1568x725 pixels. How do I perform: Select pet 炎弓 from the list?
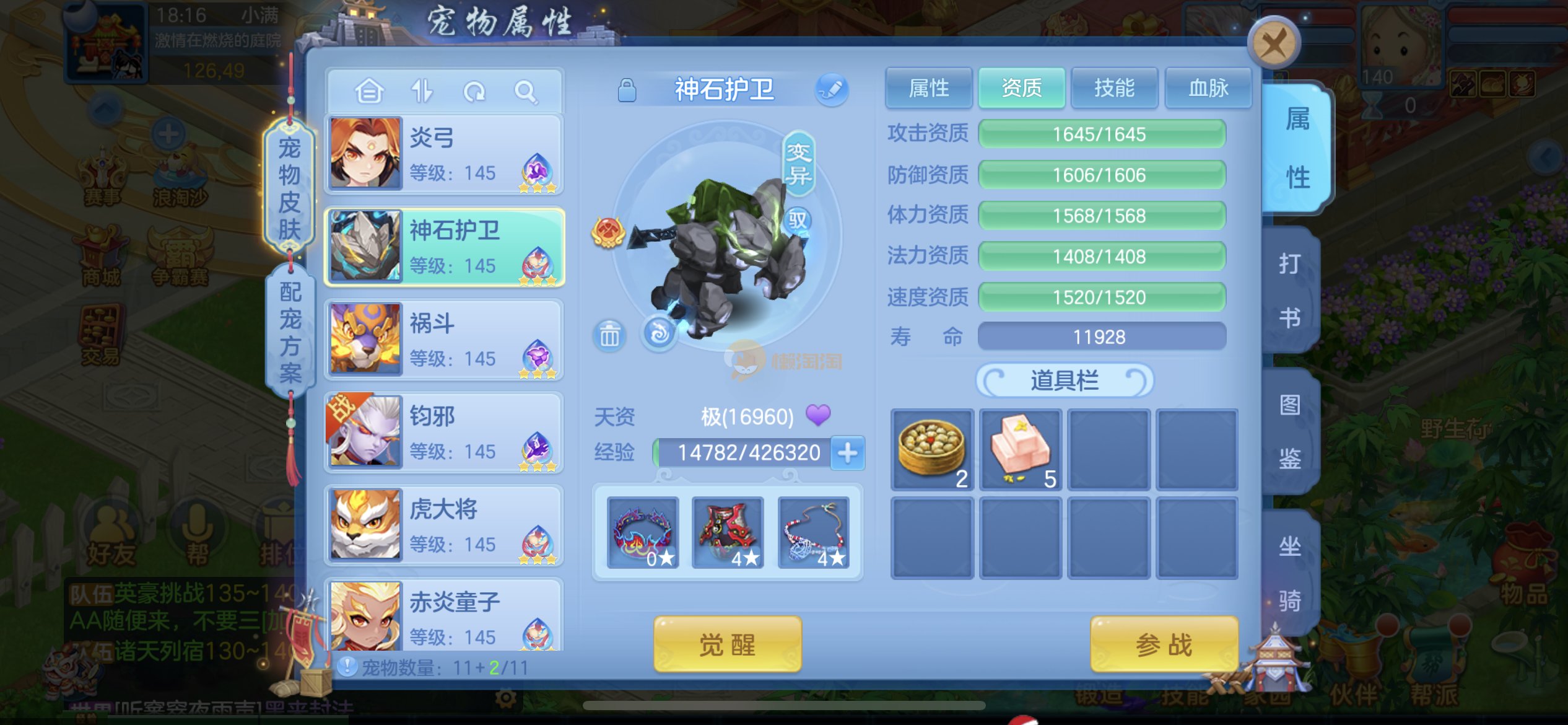pyautogui.click(x=444, y=155)
